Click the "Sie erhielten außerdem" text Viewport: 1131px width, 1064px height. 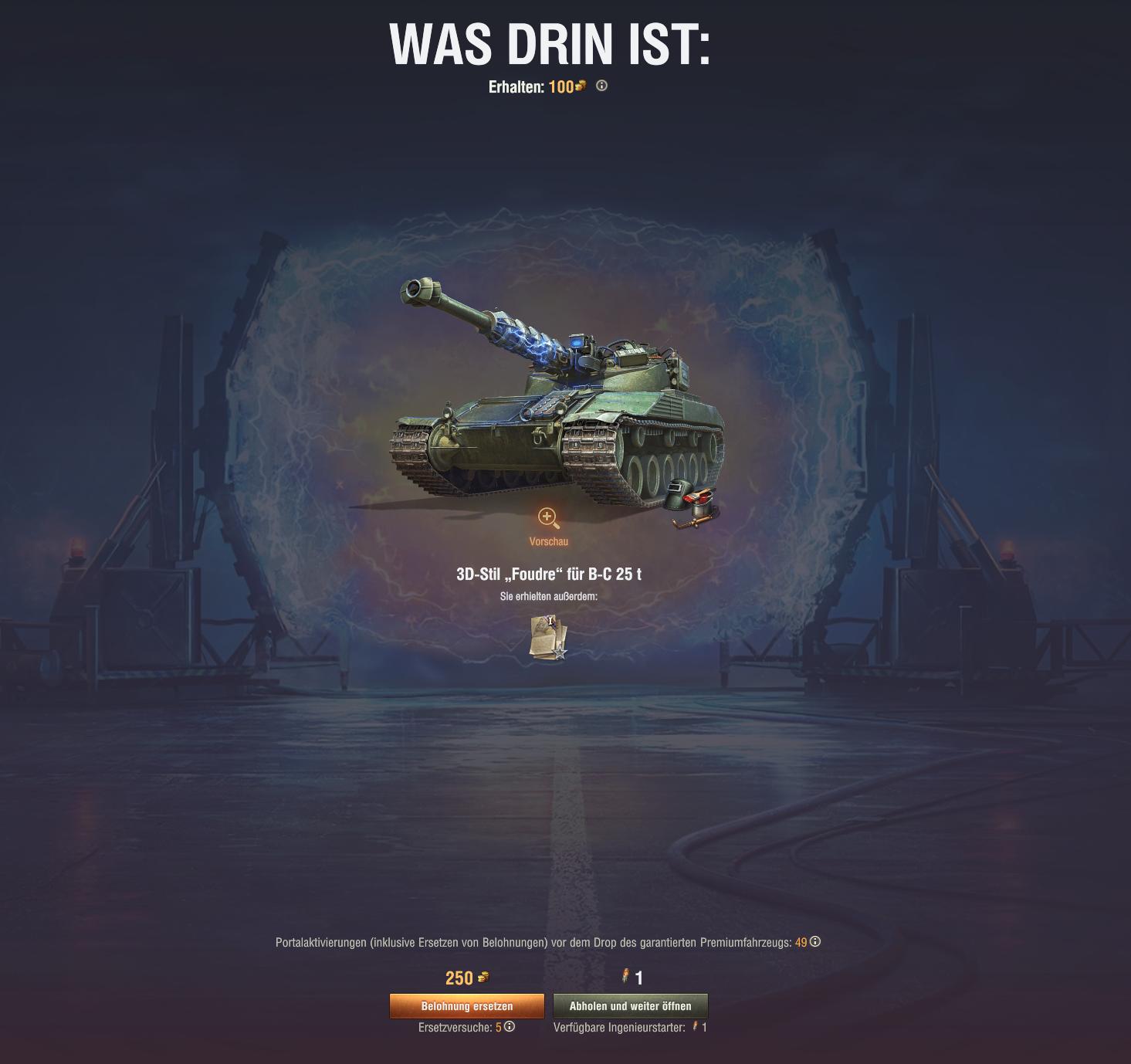[x=549, y=595]
